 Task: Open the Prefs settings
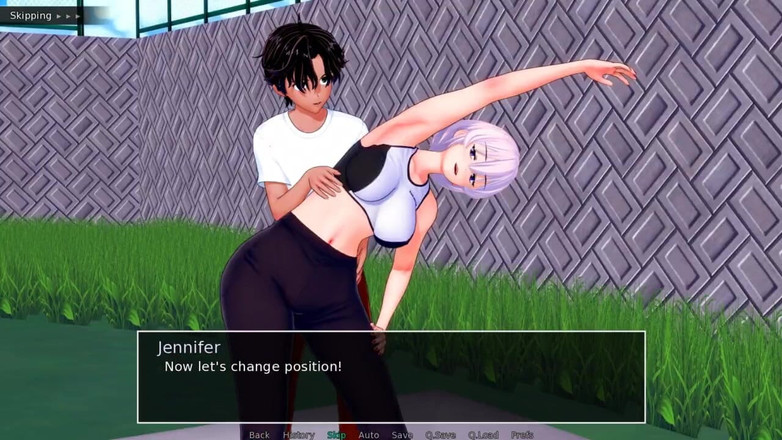pyautogui.click(x=522, y=435)
